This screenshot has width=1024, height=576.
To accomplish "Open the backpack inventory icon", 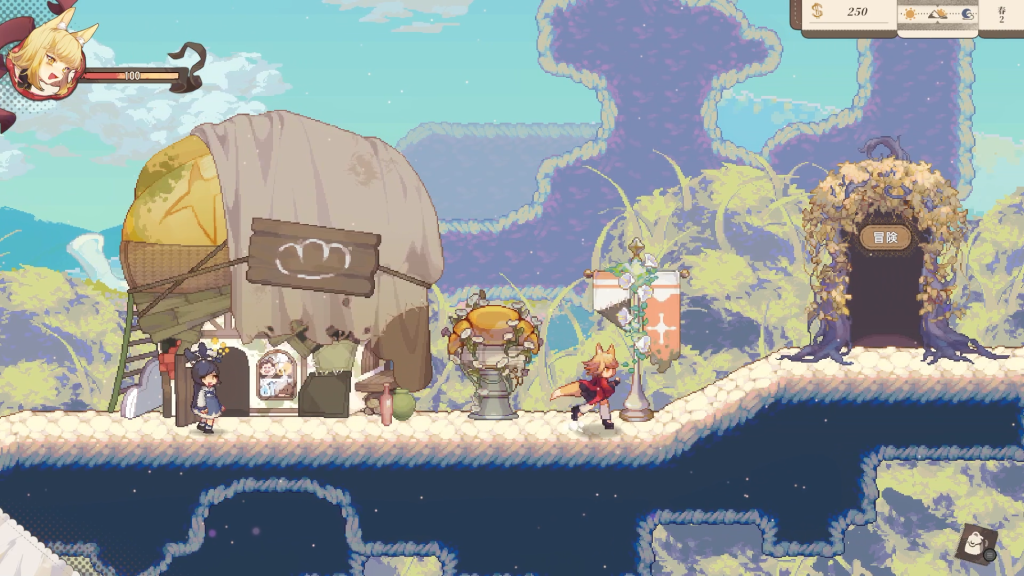I will pos(973,544).
